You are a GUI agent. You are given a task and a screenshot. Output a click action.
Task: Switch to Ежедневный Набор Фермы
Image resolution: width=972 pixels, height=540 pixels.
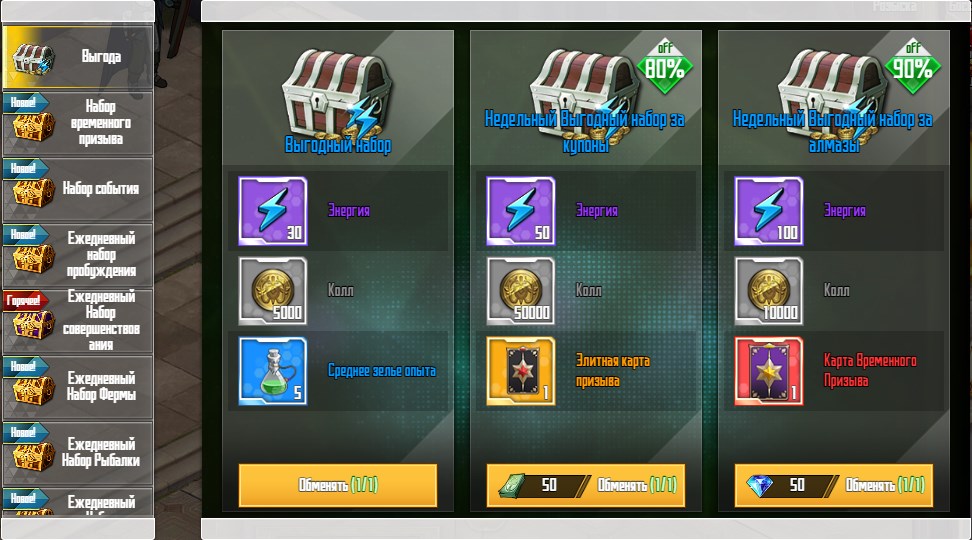click(78, 387)
